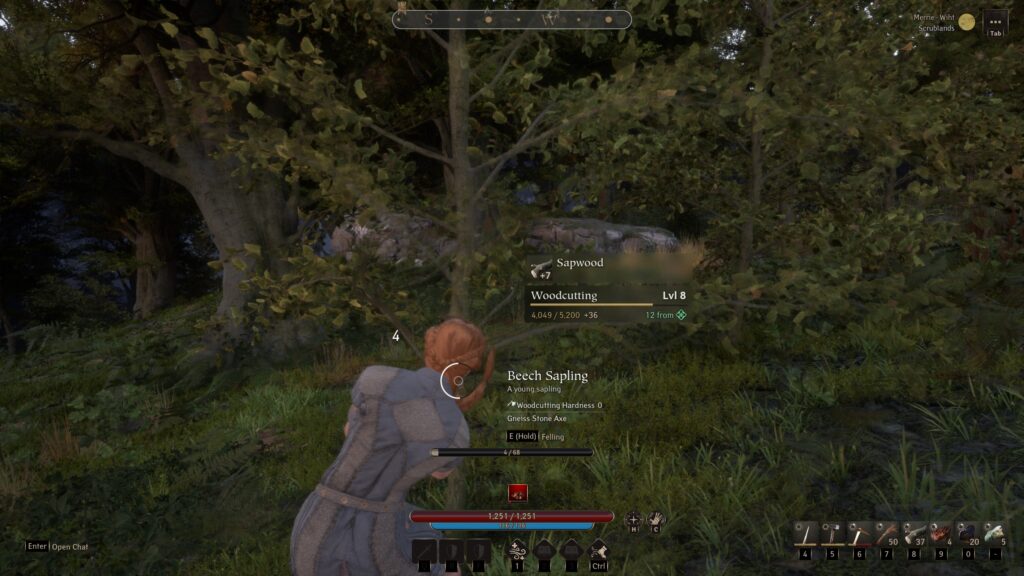Click the open hand icon
The width and height of the screenshot is (1024, 576).
click(x=656, y=519)
